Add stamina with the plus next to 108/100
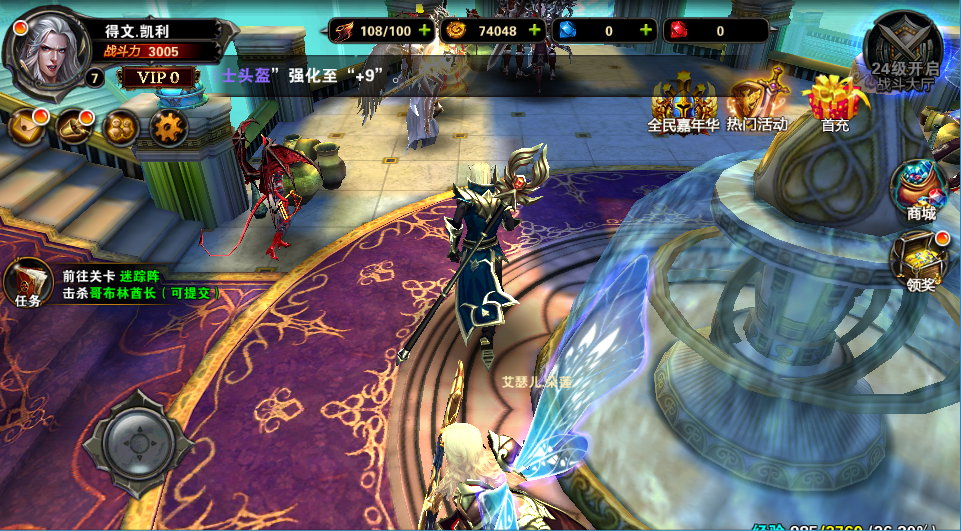The width and height of the screenshot is (961, 531). pos(425,30)
